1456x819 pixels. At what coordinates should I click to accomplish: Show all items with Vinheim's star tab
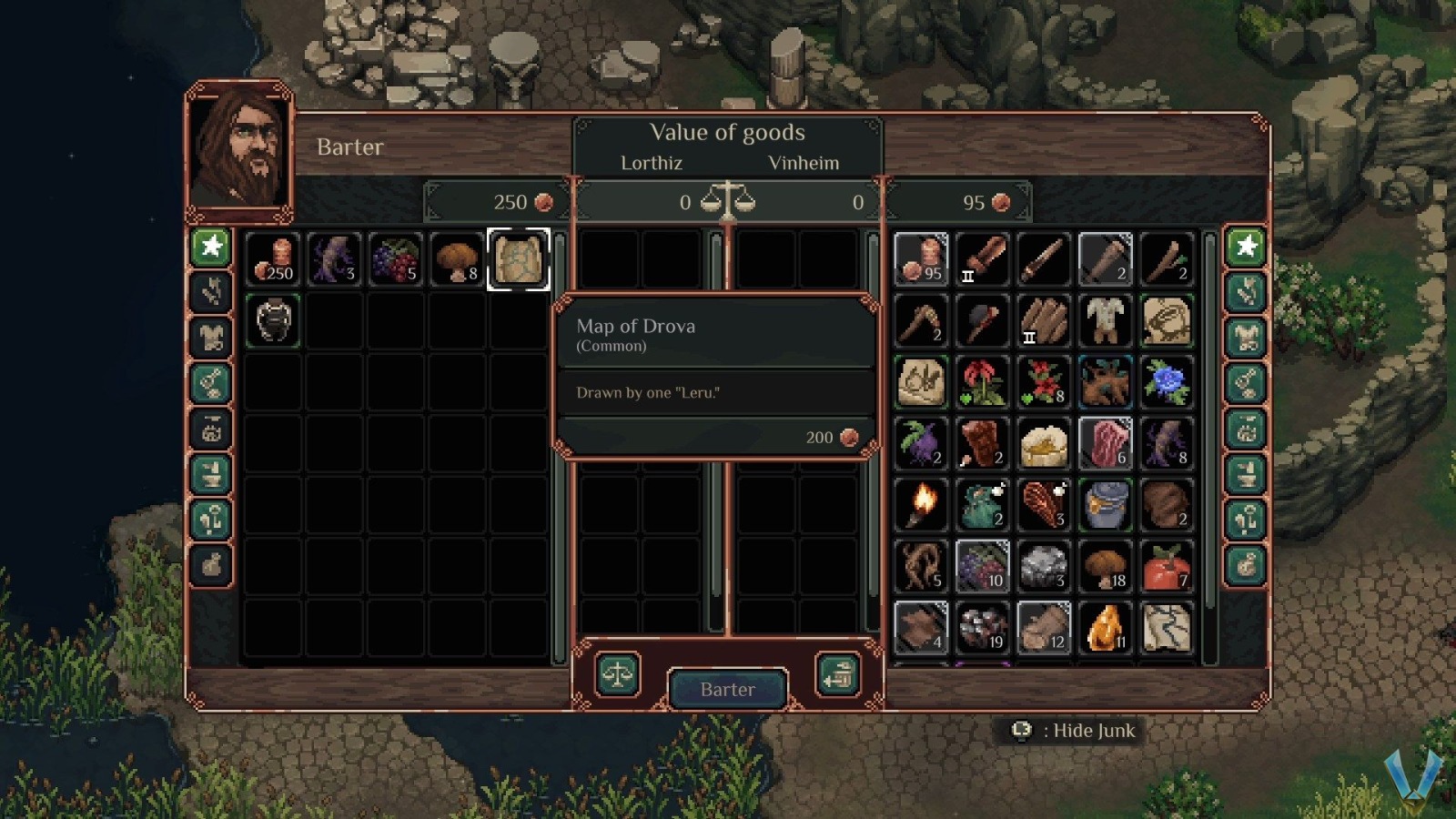point(1246,246)
